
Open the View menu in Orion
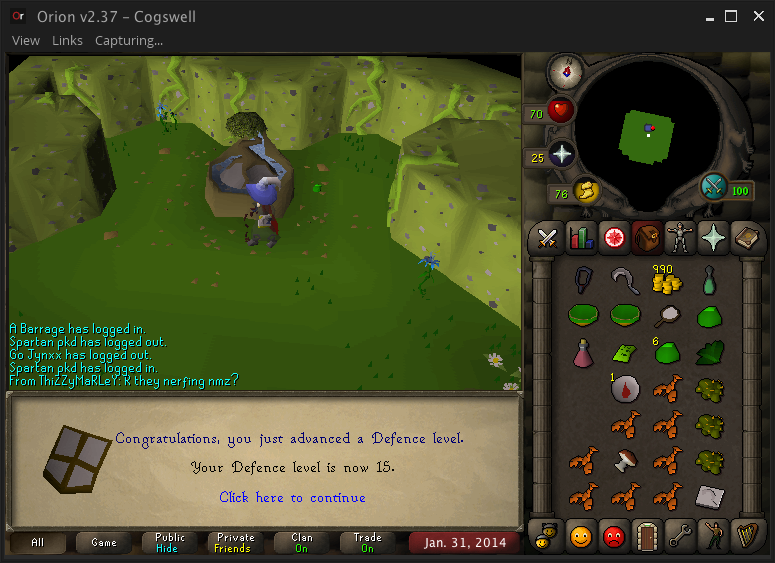click(x=26, y=41)
